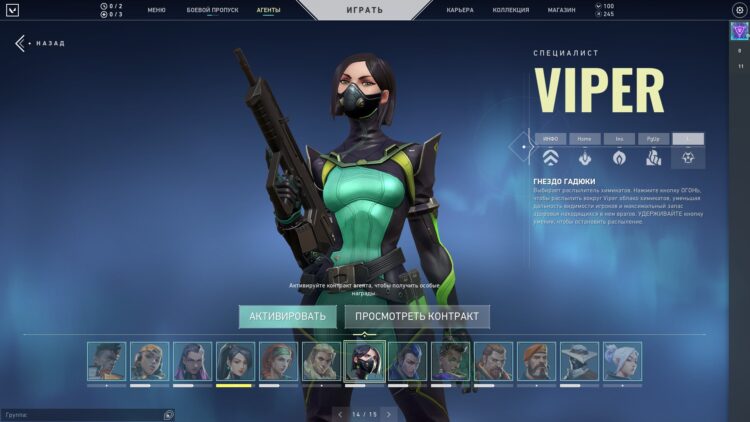Viewport: 750px width, 422px height.
Task: Choose Sage from the agent row
Action: 234,361
